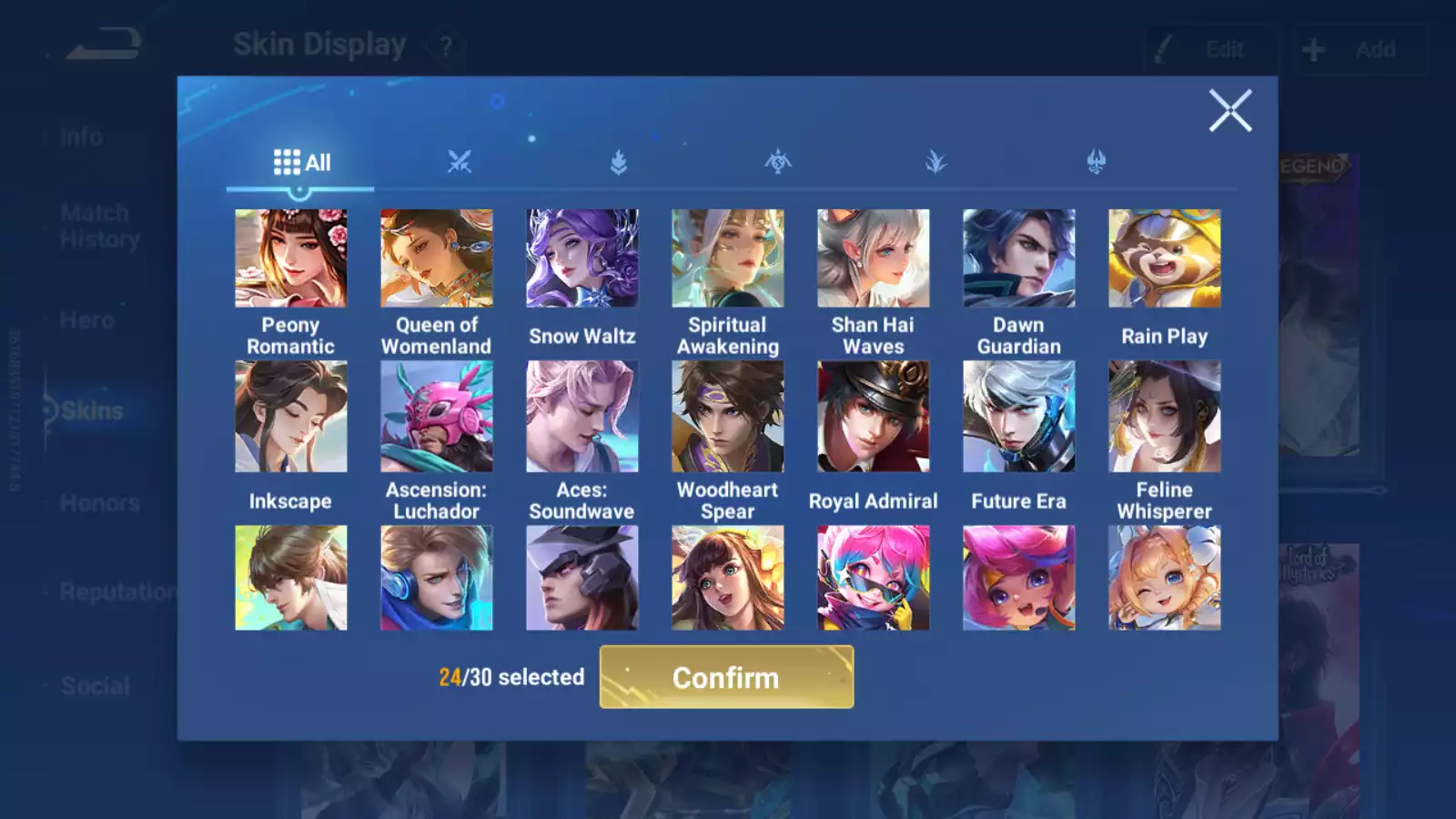Screen dimensions: 1456x819
Task: Pick the Snow Waltz skin
Action: [x=582, y=258]
